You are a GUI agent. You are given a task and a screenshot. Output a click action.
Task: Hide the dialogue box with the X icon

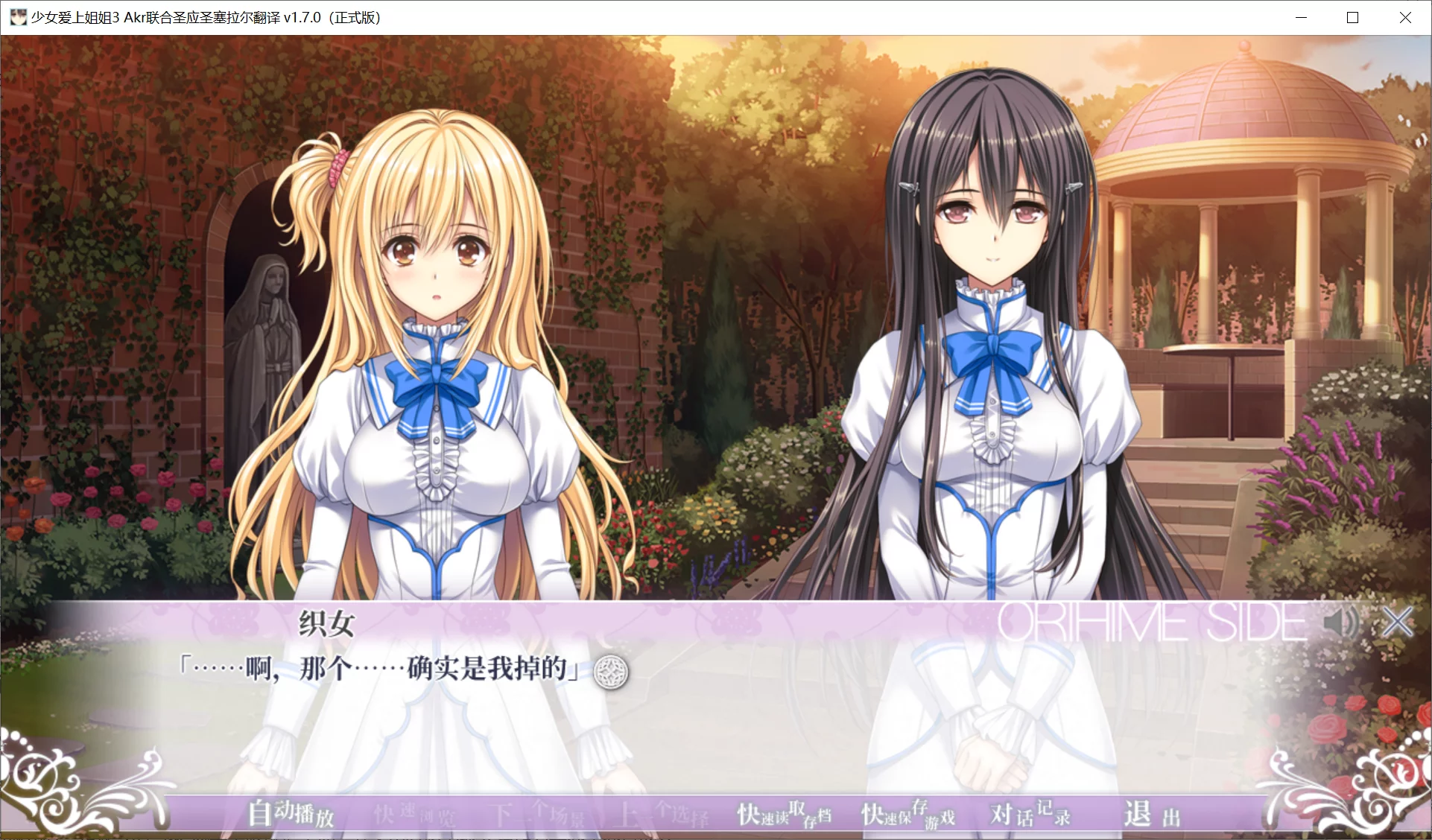tap(1397, 622)
